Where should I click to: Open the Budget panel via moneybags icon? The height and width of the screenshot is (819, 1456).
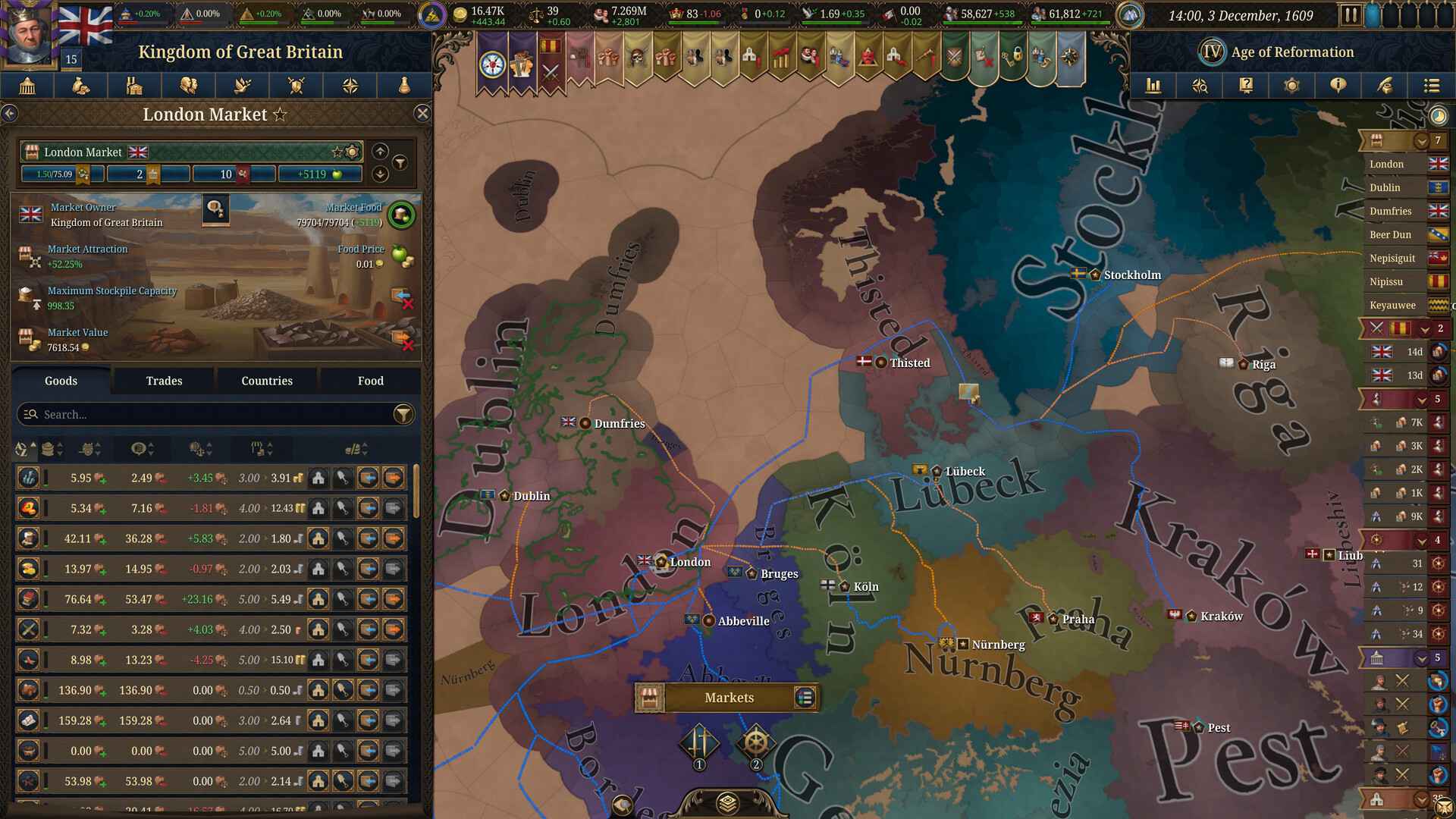tap(80, 86)
